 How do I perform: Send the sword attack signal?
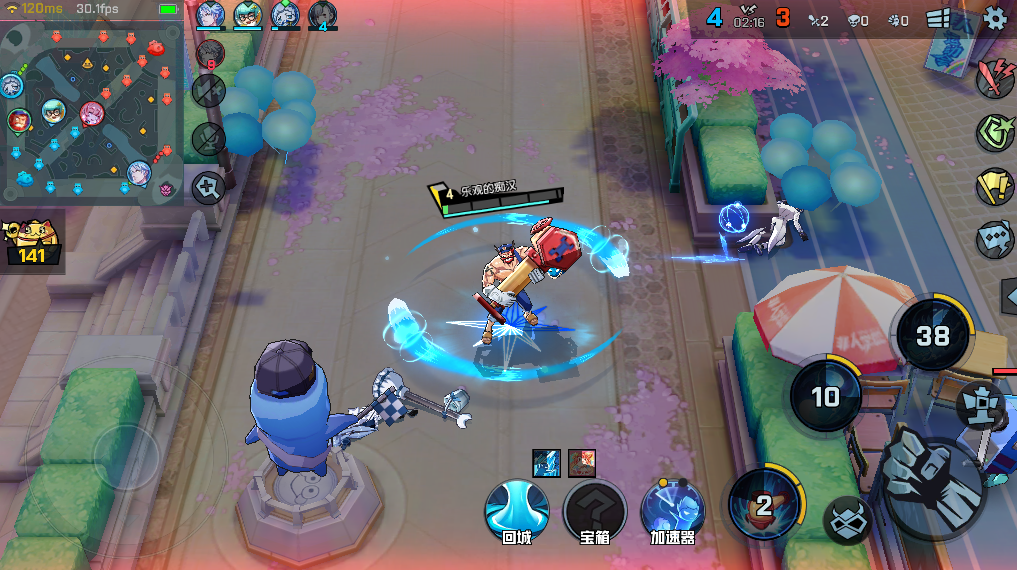pyautogui.click(x=994, y=80)
